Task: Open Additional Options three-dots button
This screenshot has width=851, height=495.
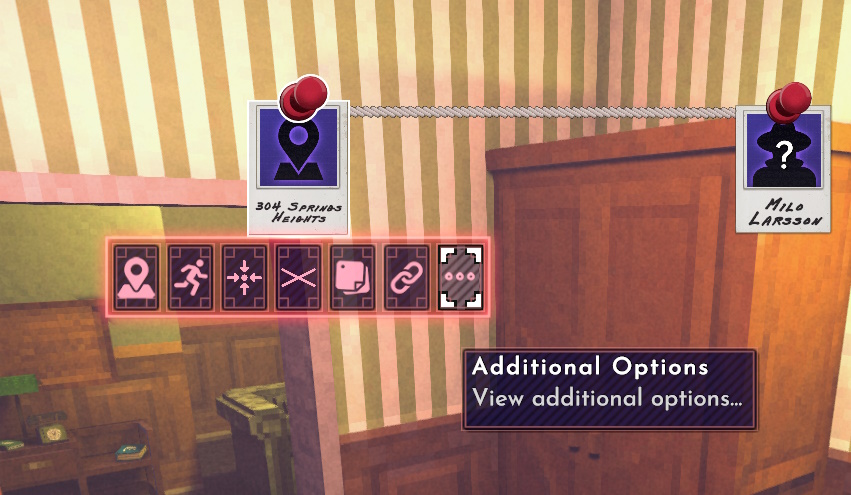Action: pyautogui.click(x=460, y=277)
